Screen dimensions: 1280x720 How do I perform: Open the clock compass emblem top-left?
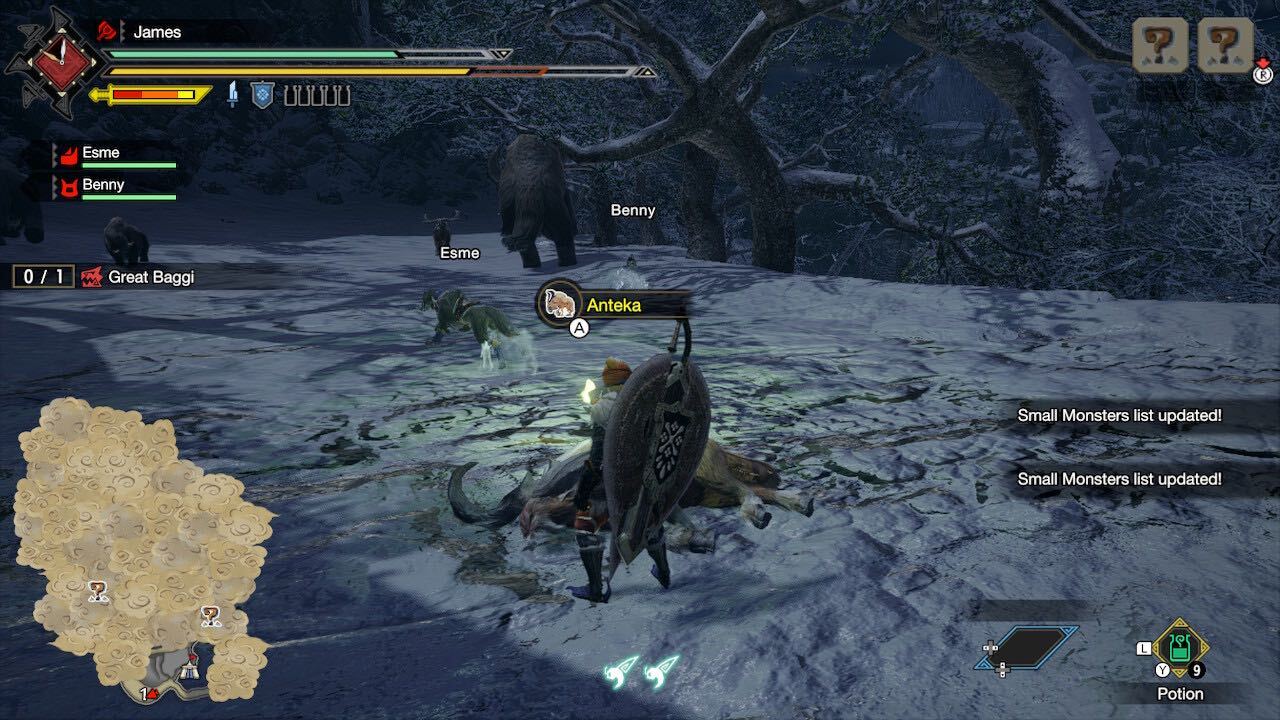(63, 62)
